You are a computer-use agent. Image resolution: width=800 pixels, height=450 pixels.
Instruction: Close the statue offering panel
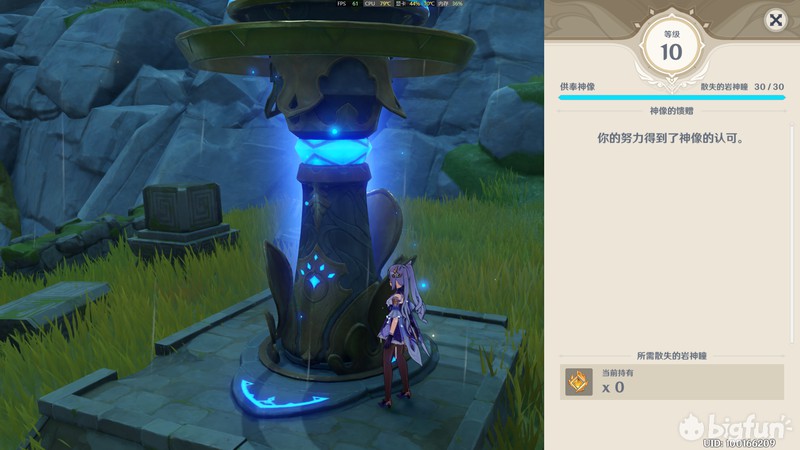(x=775, y=20)
